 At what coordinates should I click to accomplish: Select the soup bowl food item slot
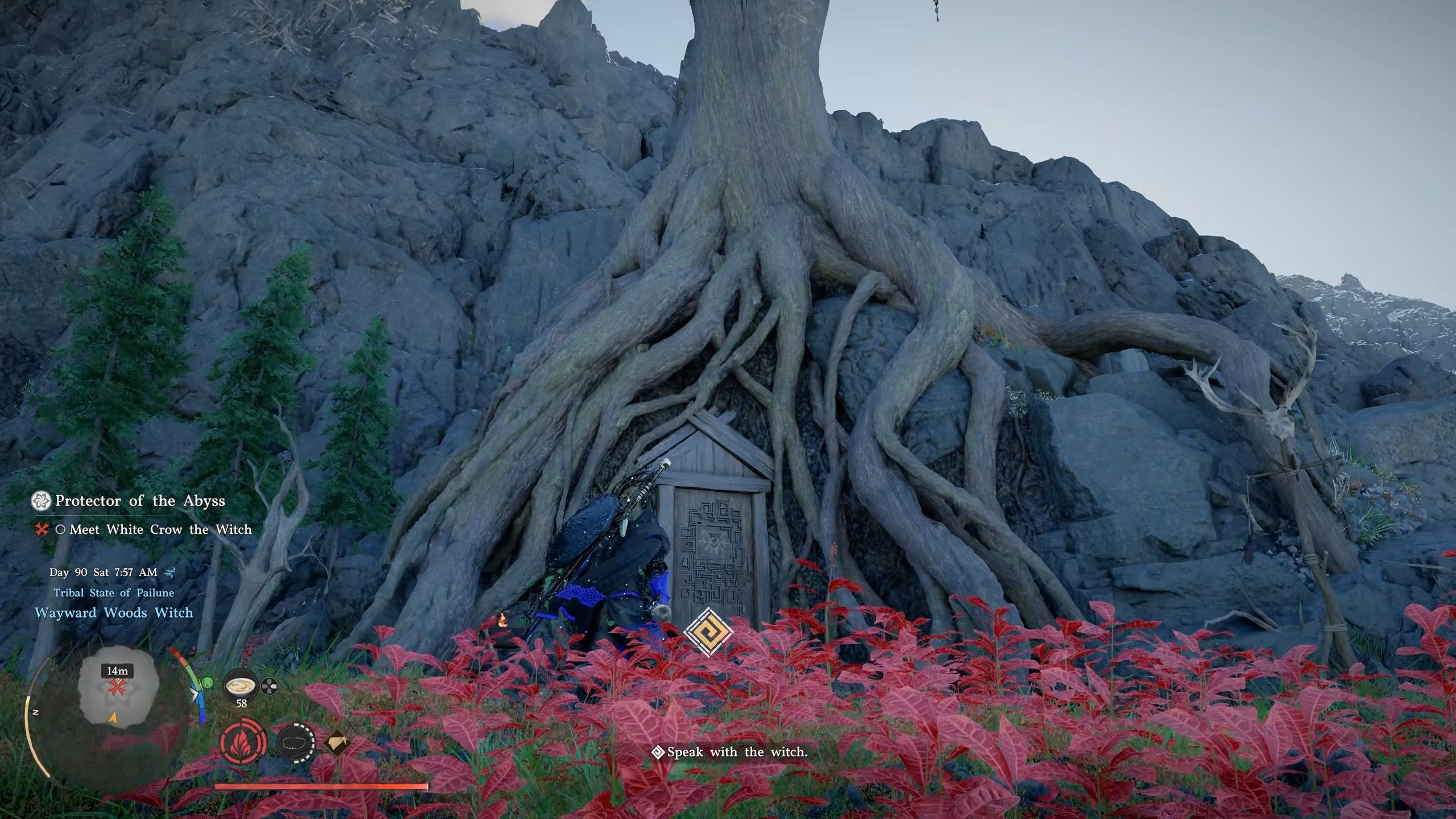241,688
